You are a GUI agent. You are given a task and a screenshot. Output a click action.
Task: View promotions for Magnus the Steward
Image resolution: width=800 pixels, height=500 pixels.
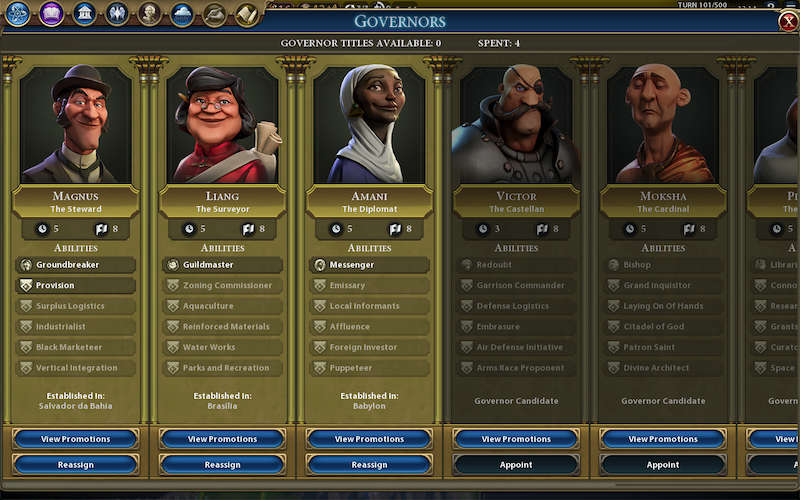pos(76,439)
